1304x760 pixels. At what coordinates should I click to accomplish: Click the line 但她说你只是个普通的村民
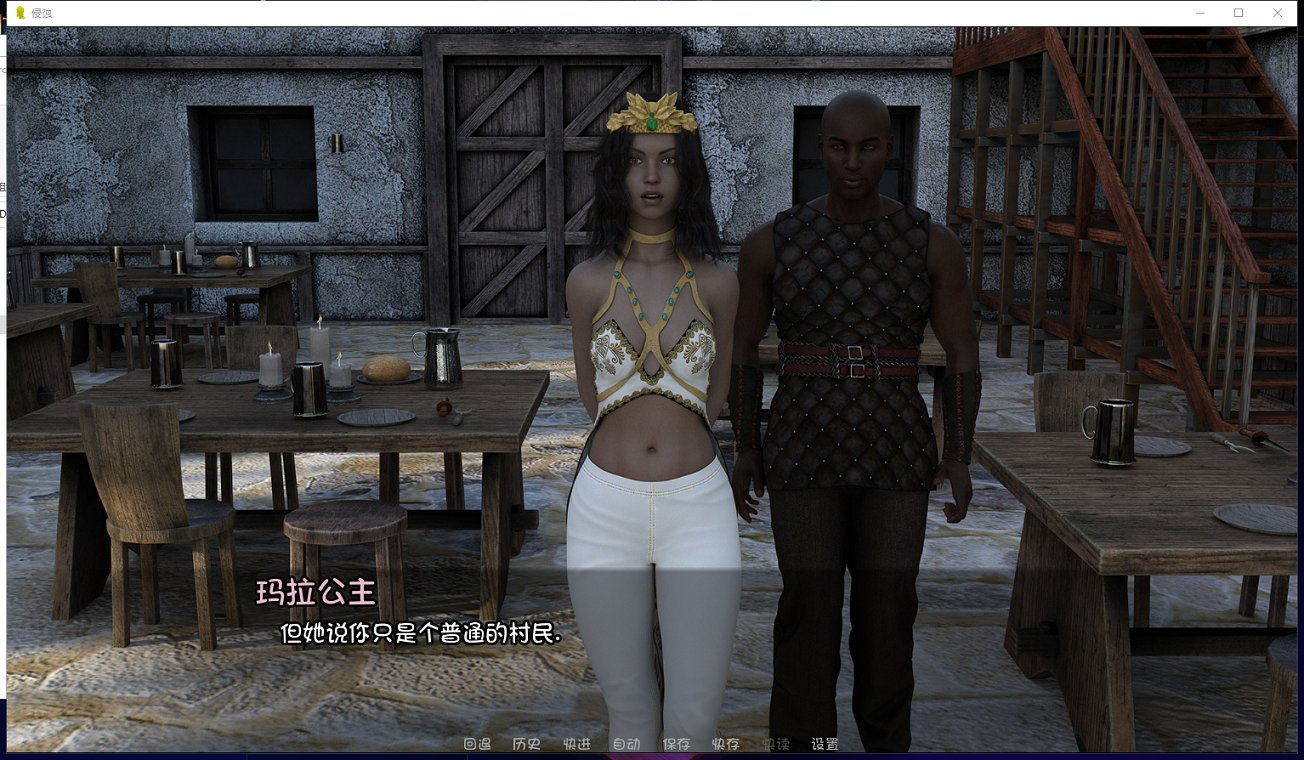420,634
